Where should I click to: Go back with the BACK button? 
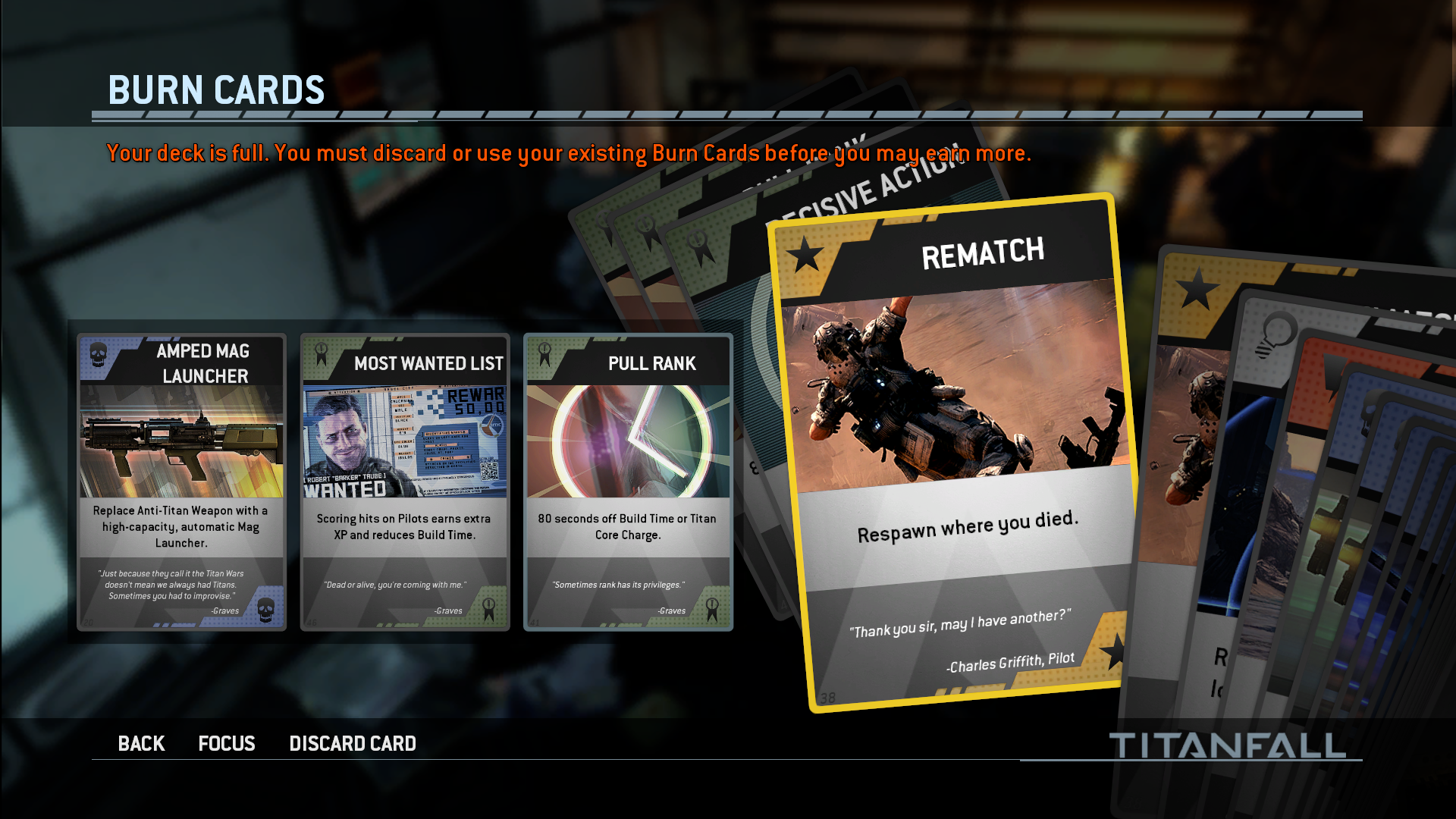tap(141, 743)
